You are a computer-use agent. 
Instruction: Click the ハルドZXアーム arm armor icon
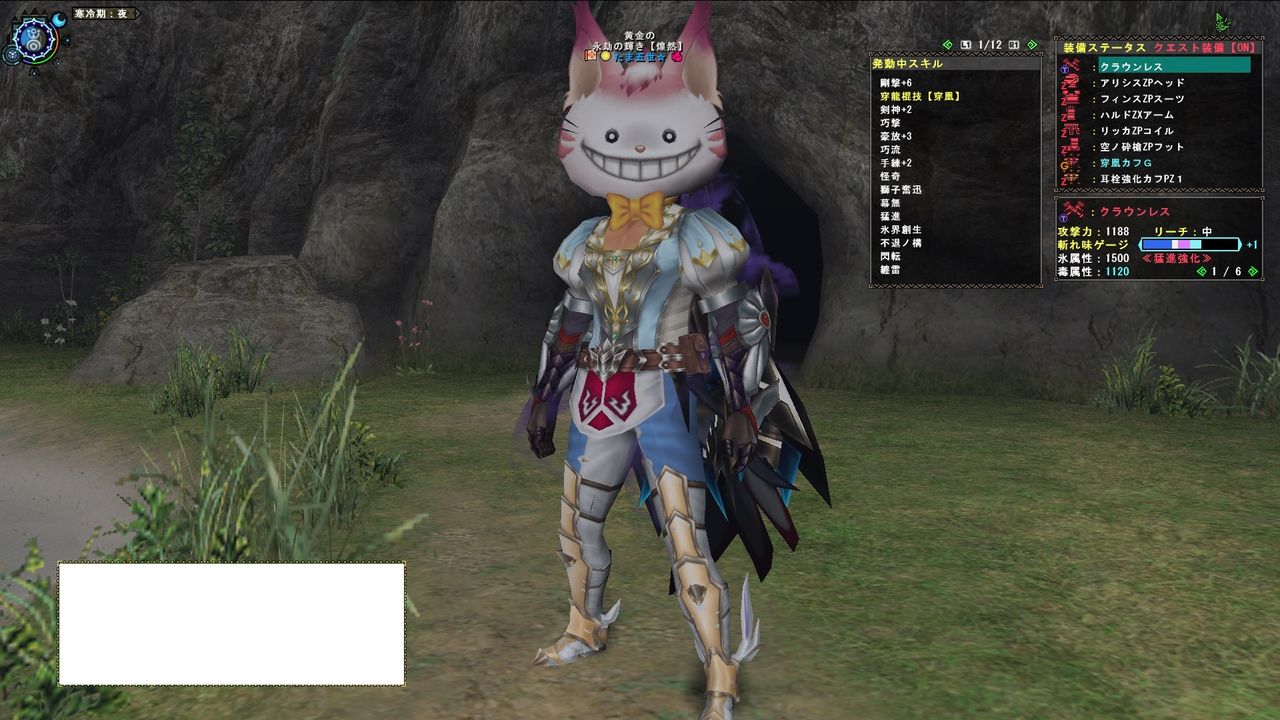pos(1069,115)
